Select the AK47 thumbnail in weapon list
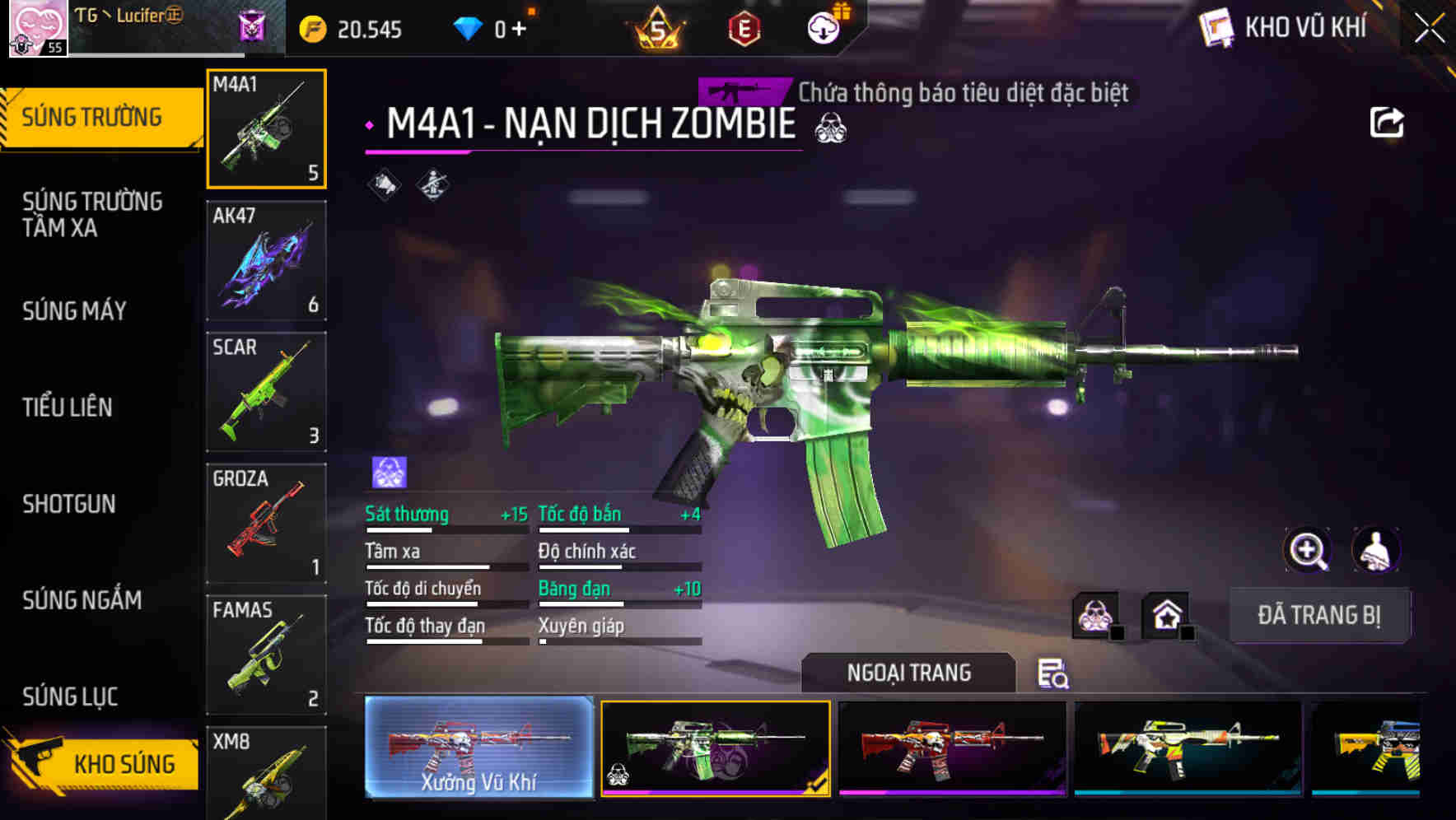This screenshot has height=820, width=1456. point(266,261)
